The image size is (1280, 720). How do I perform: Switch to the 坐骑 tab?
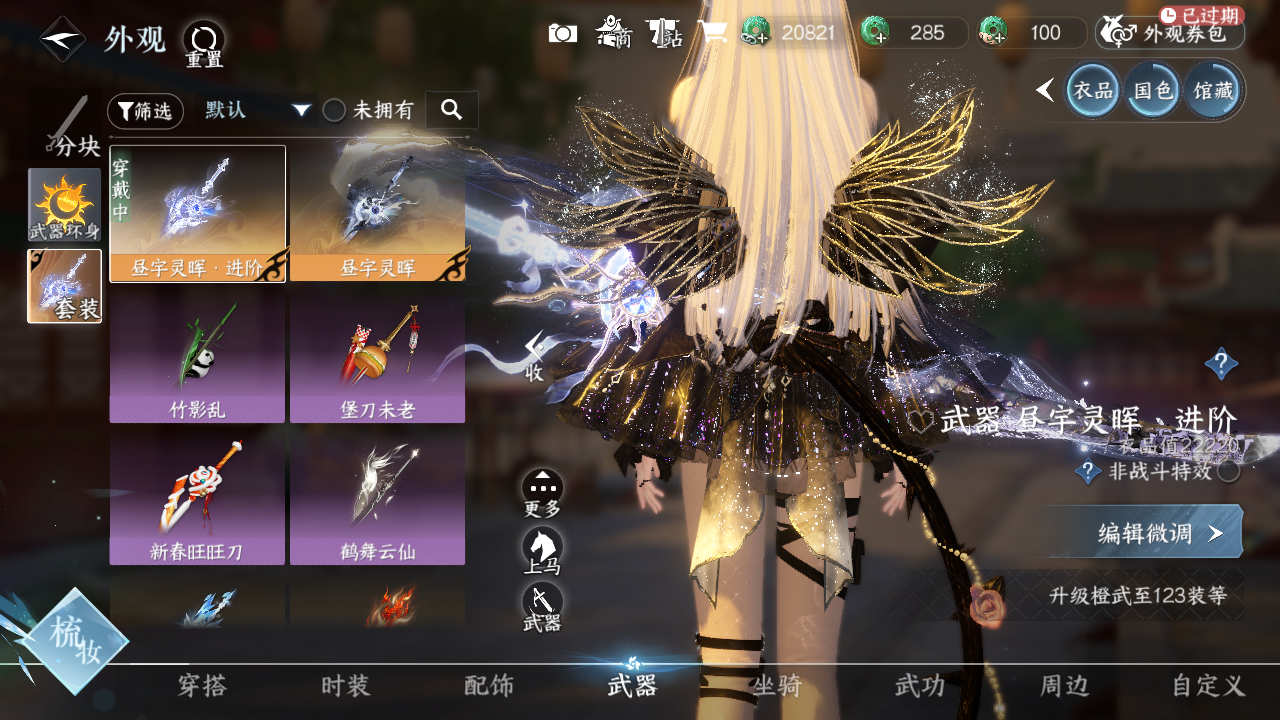click(x=776, y=686)
